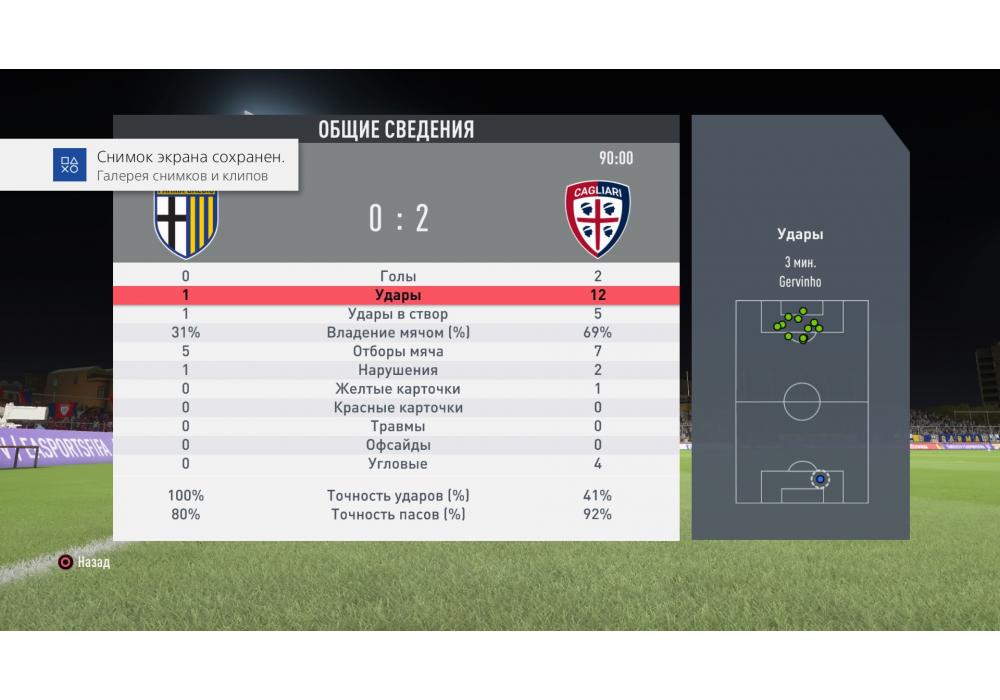Choose the Отборы мяча row
The height and width of the screenshot is (700, 1000).
click(397, 352)
